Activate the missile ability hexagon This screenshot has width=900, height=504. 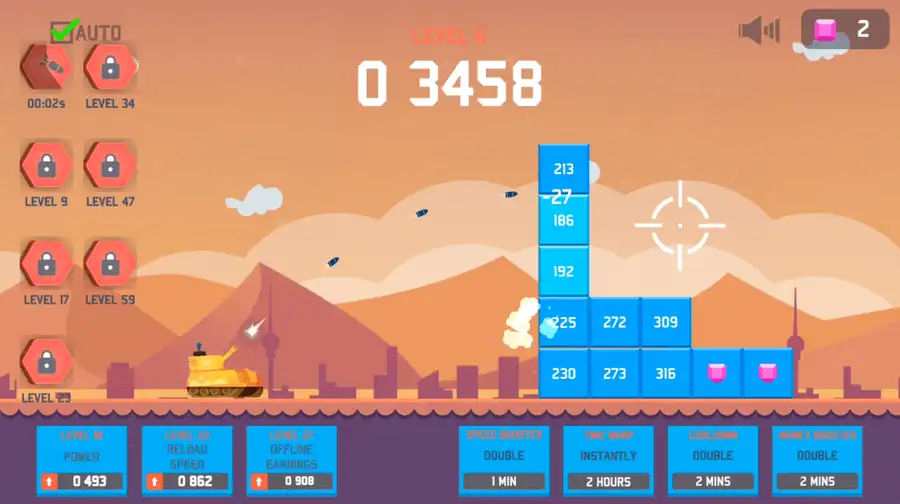pos(46,68)
